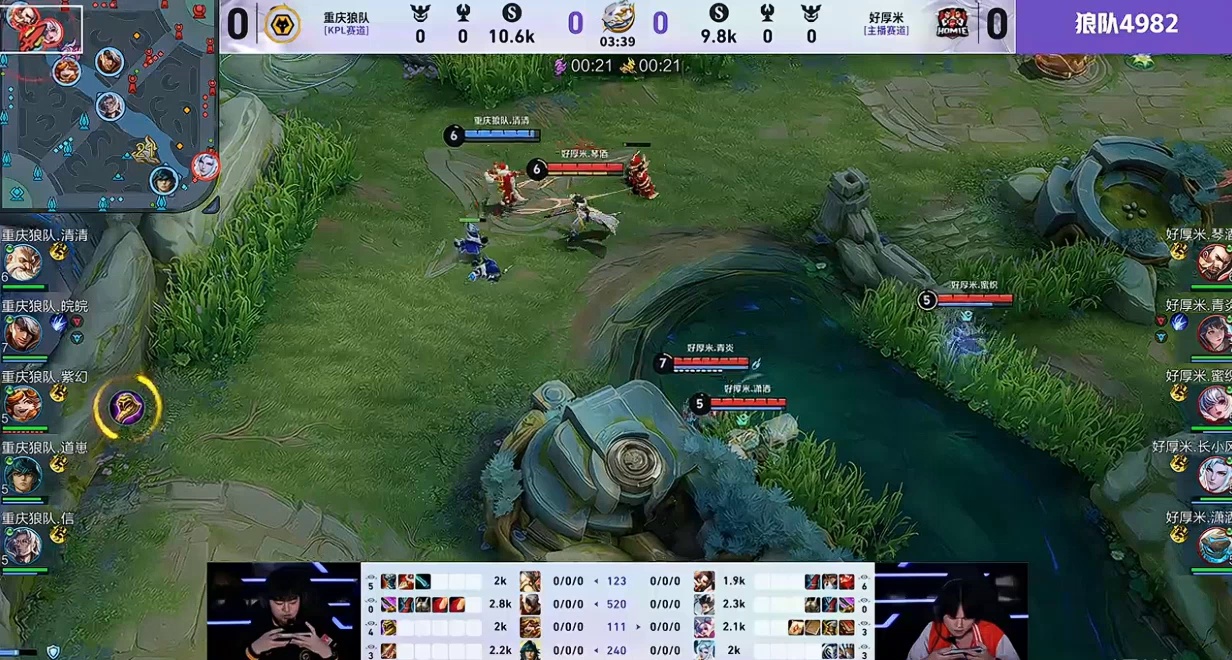Select the 重庆狼队.道崽 player portrait
This screenshot has width=1232, height=660.
click(x=22, y=474)
